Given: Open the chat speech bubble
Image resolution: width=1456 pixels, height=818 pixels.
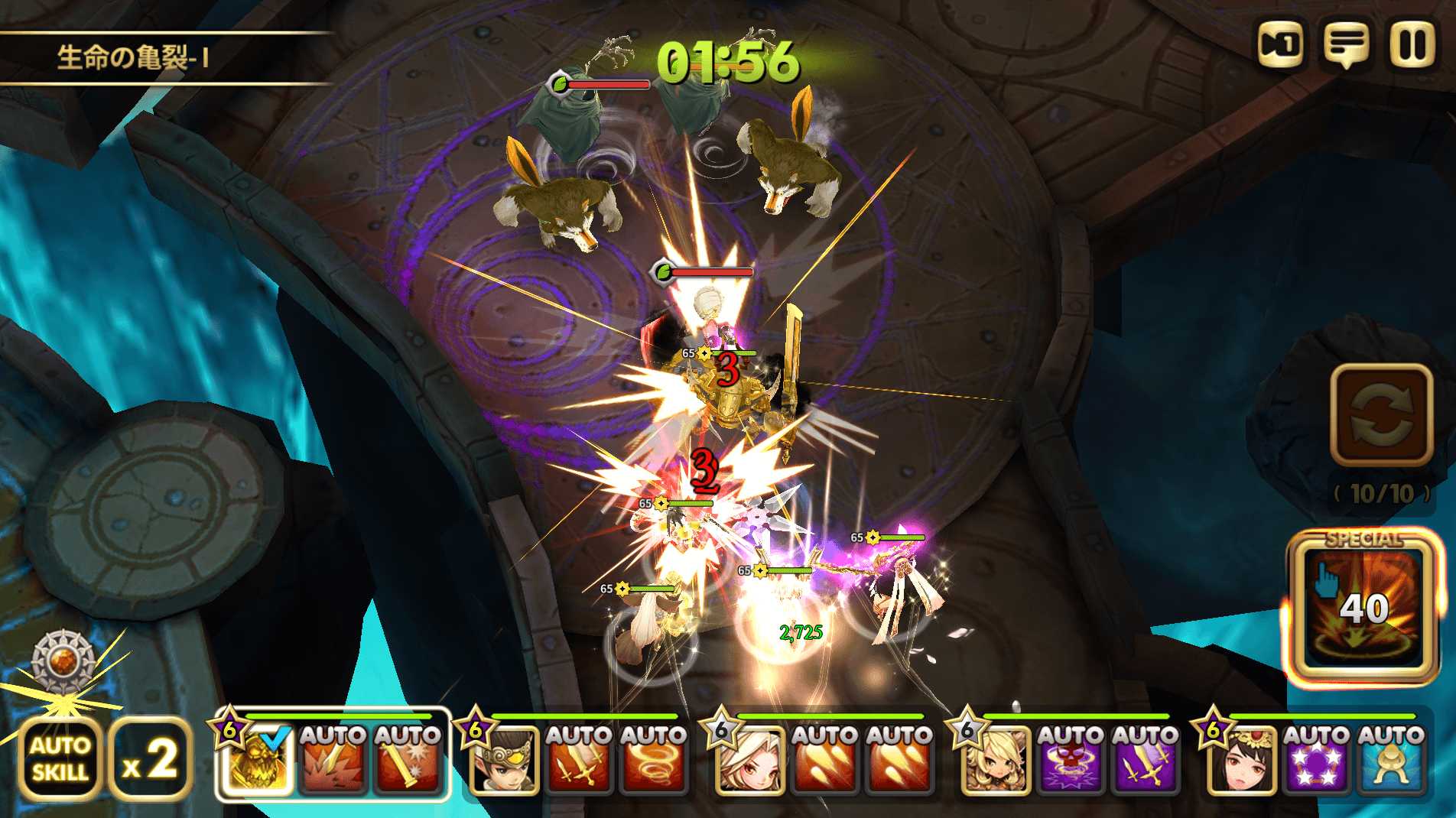Looking at the screenshot, I should coord(1346,45).
